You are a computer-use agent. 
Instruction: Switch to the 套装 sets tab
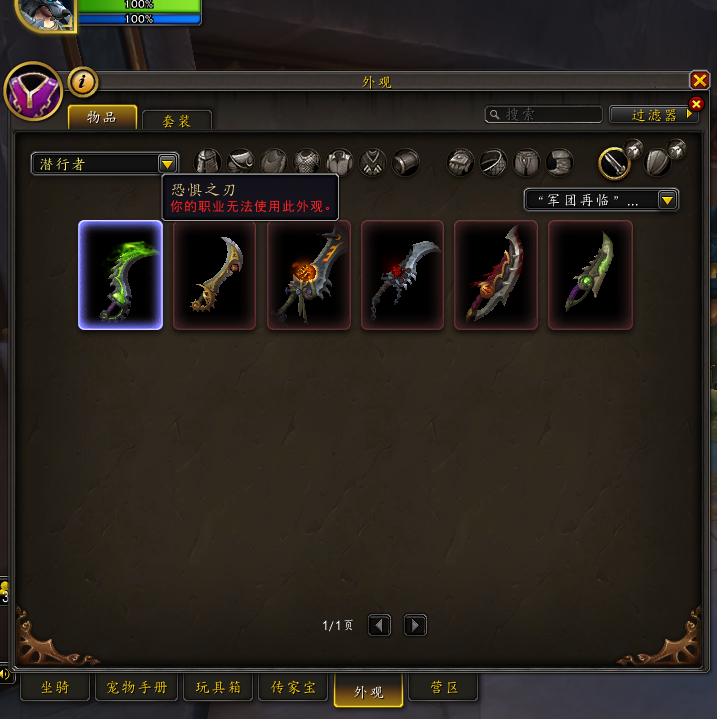click(177, 121)
